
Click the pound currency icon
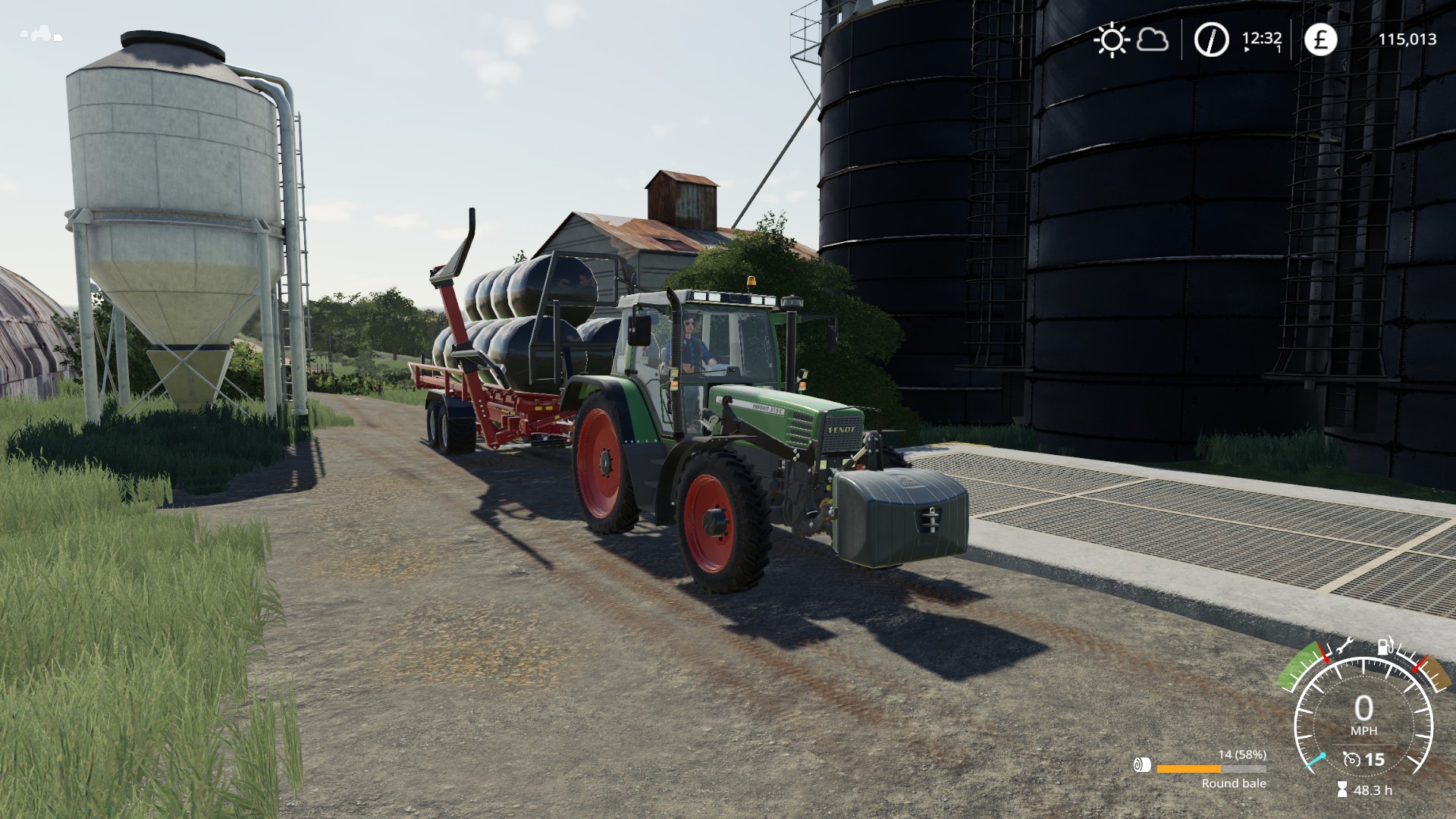[x=1320, y=39]
